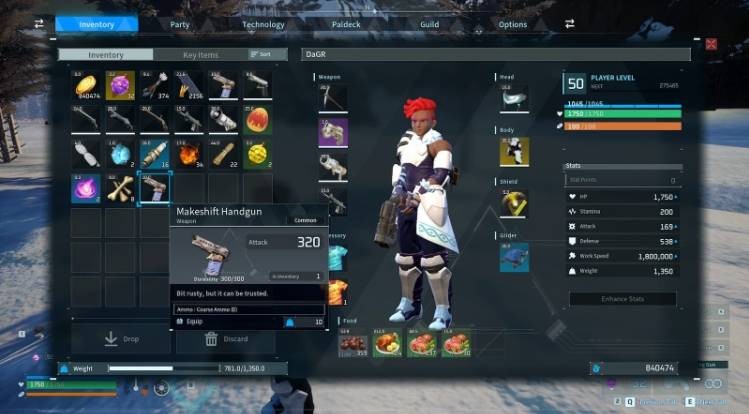Click the Drop button

tap(121, 340)
